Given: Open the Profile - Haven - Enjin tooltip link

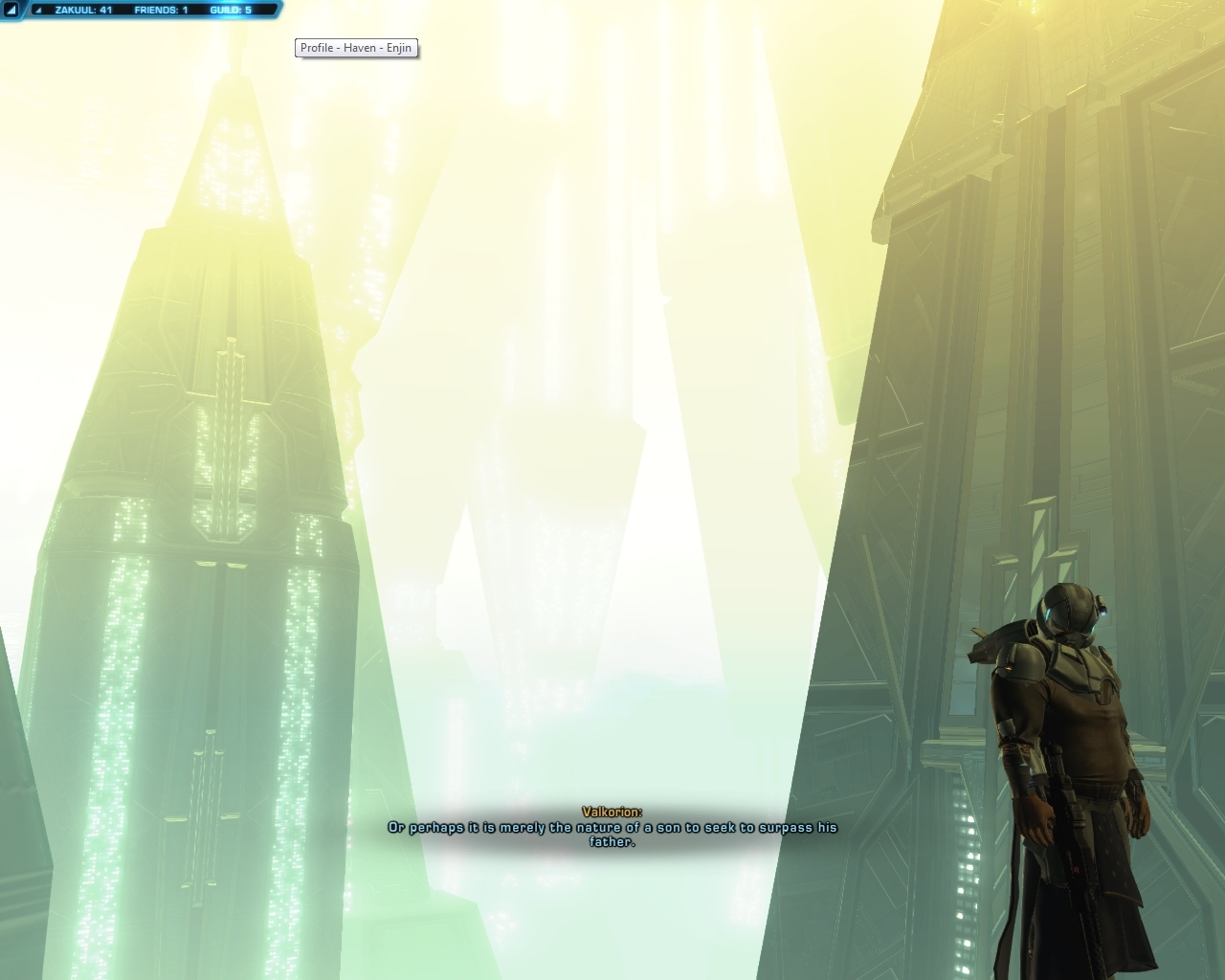Looking at the screenshot, I should [356, 47].
